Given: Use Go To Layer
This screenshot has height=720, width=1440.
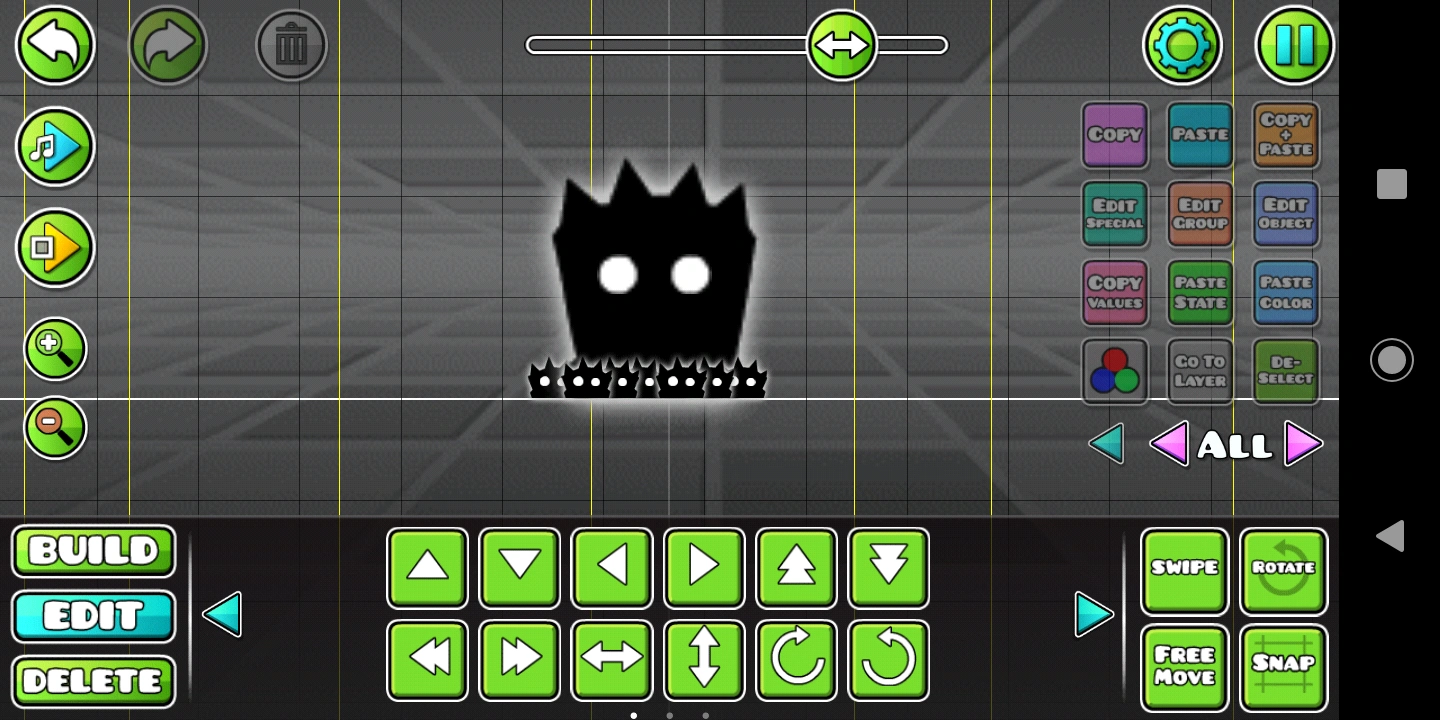Looking at the screenshot, I should (1199, 370).
